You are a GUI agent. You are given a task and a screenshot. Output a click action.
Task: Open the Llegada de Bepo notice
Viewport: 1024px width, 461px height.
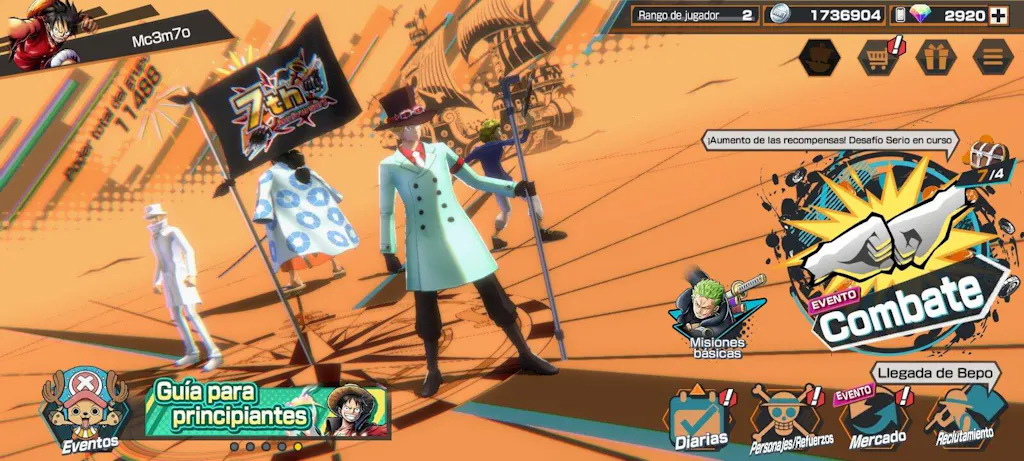[934, 373]
